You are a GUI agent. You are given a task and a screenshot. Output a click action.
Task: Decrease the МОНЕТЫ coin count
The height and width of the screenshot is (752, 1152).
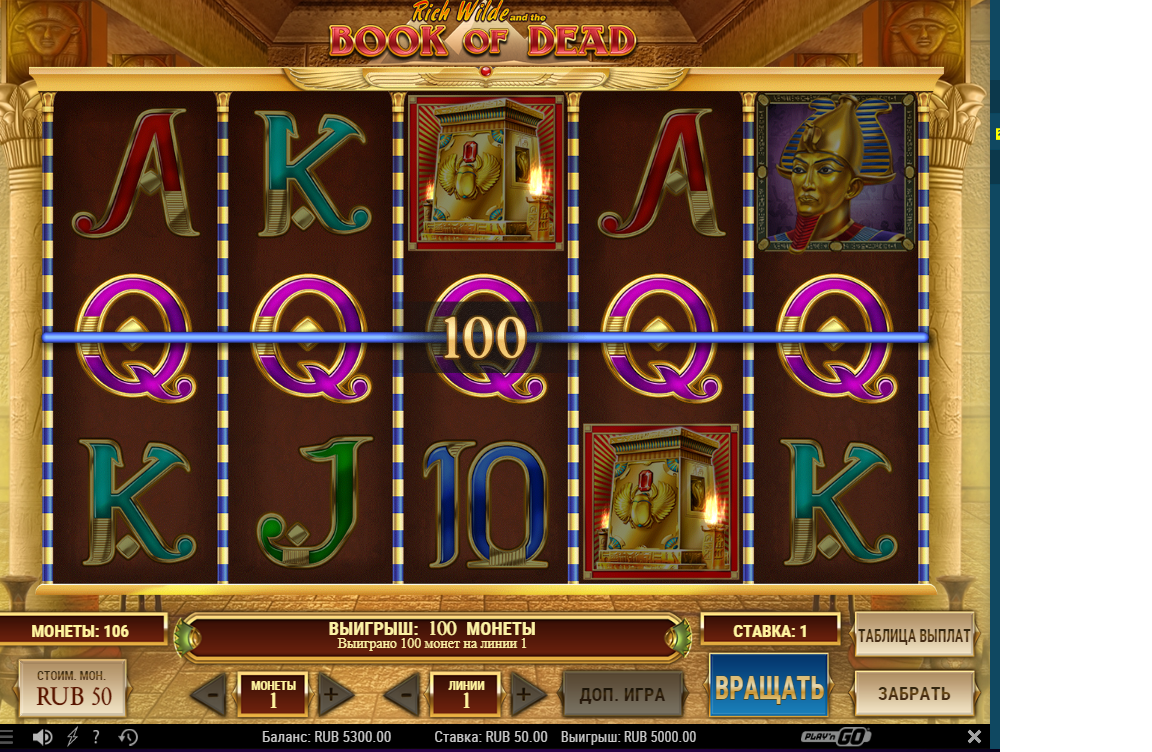(x=209, y=694)
